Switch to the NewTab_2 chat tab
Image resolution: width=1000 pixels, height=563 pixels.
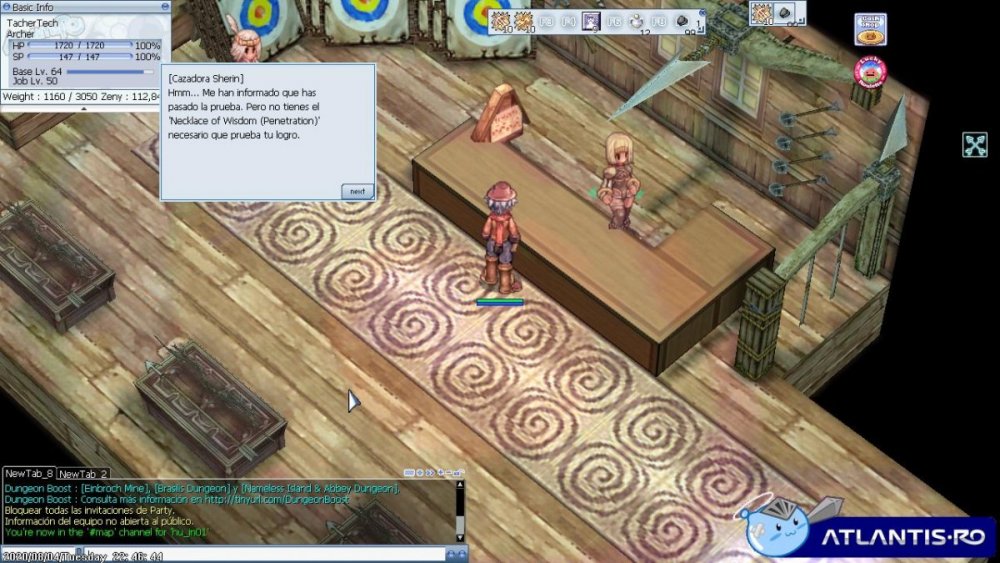pyautogui.click(x=83, y=473)
